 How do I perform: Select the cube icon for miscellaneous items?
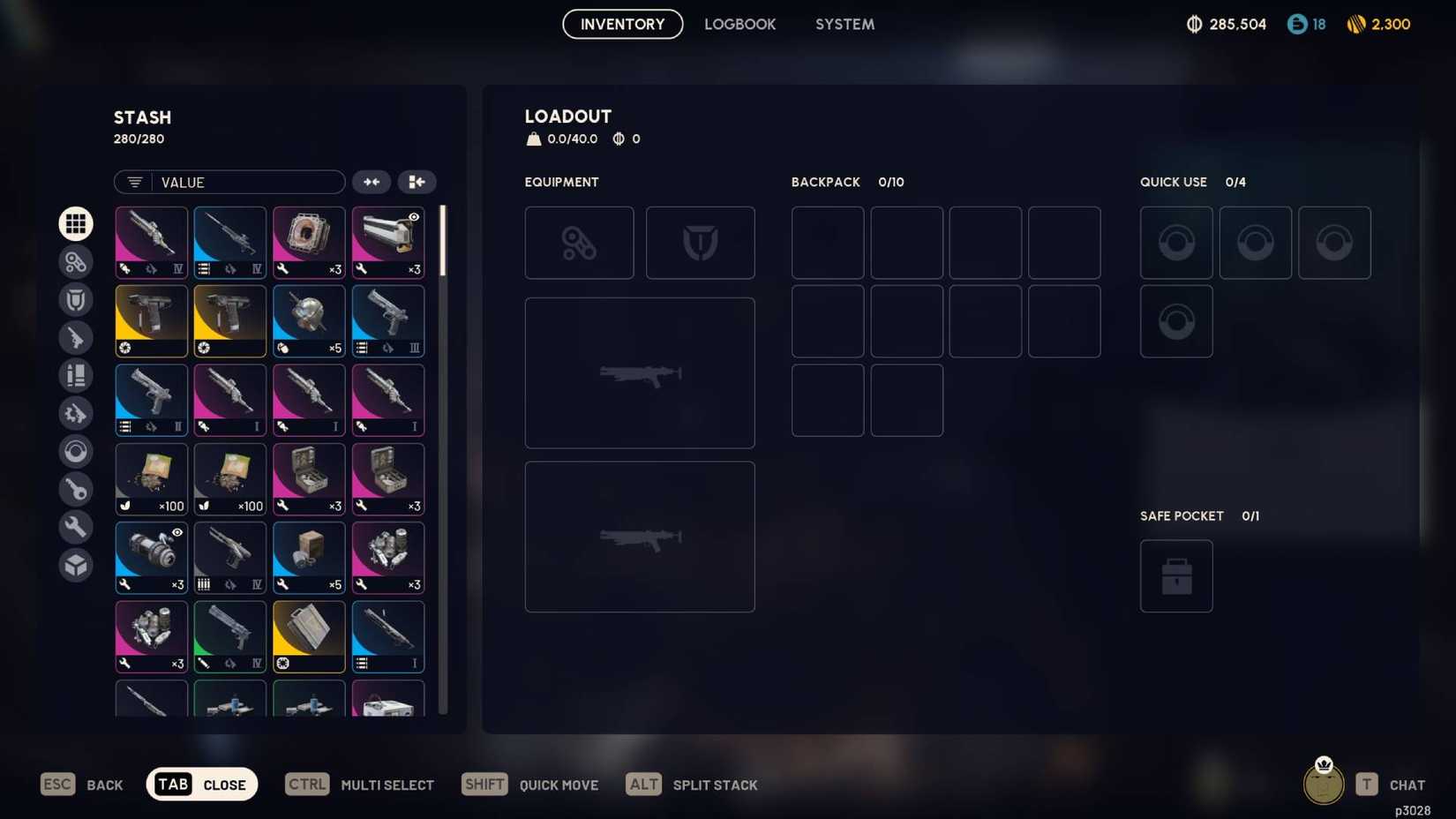(76, 566)
